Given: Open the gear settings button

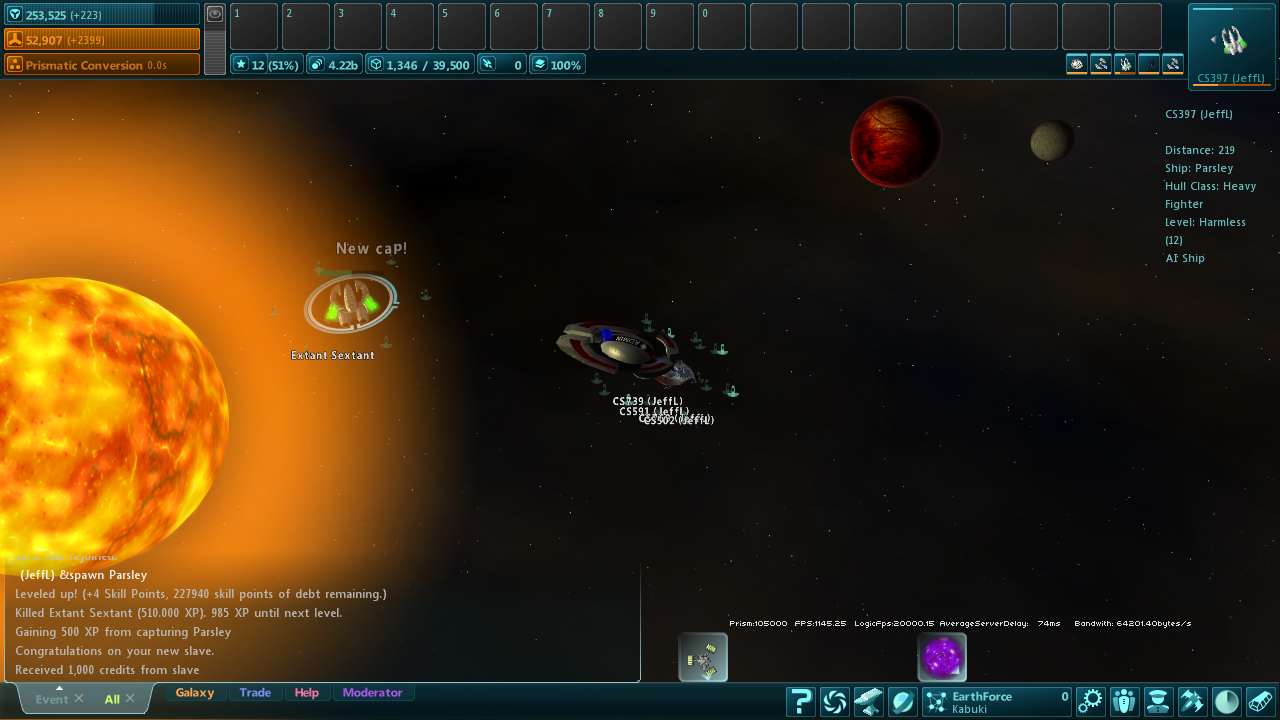Looking at the screenshot, I should coord(1091,701).
